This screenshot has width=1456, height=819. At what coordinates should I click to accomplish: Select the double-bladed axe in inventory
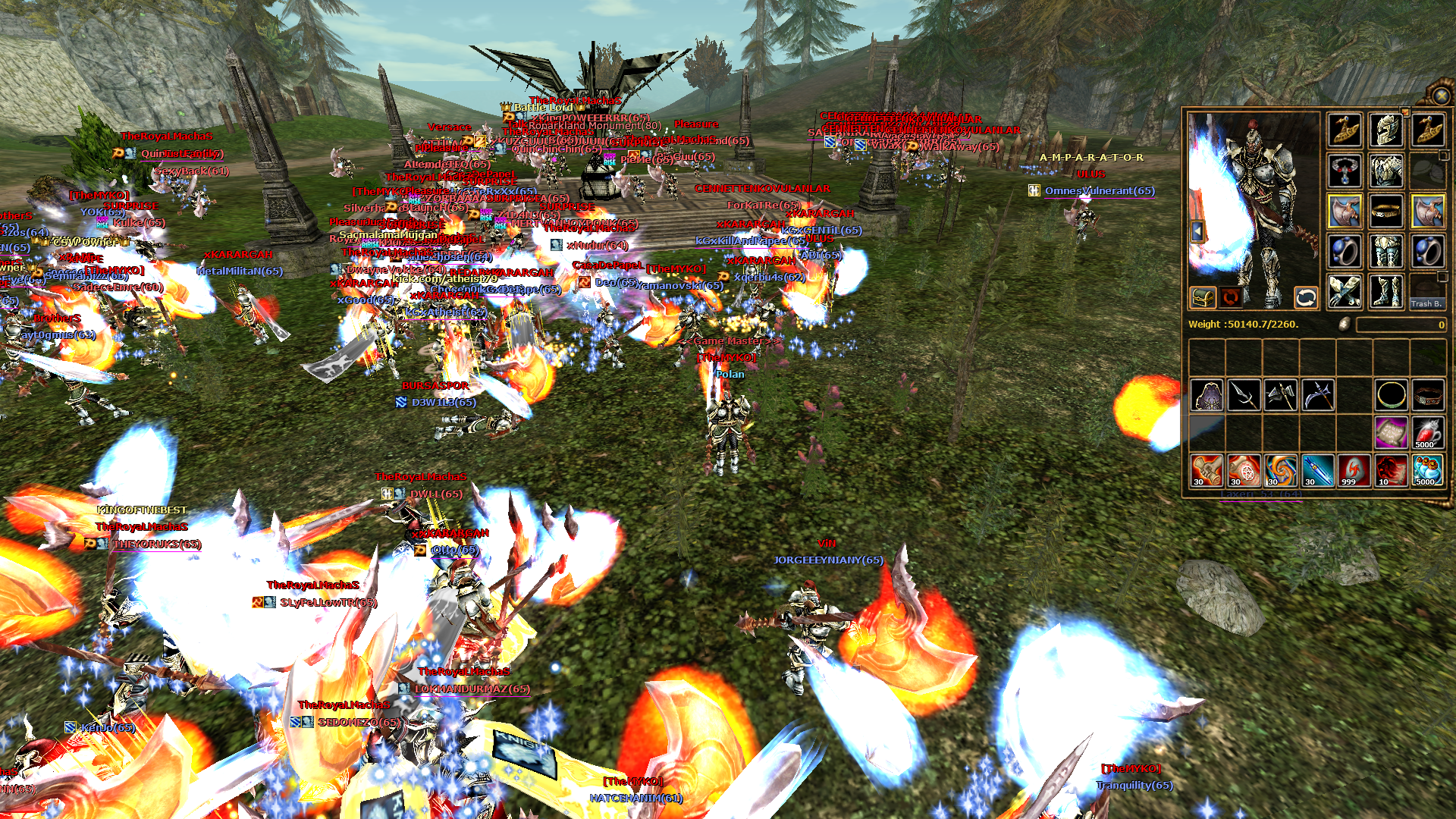pyautogui.click(x=1281, y=395)
